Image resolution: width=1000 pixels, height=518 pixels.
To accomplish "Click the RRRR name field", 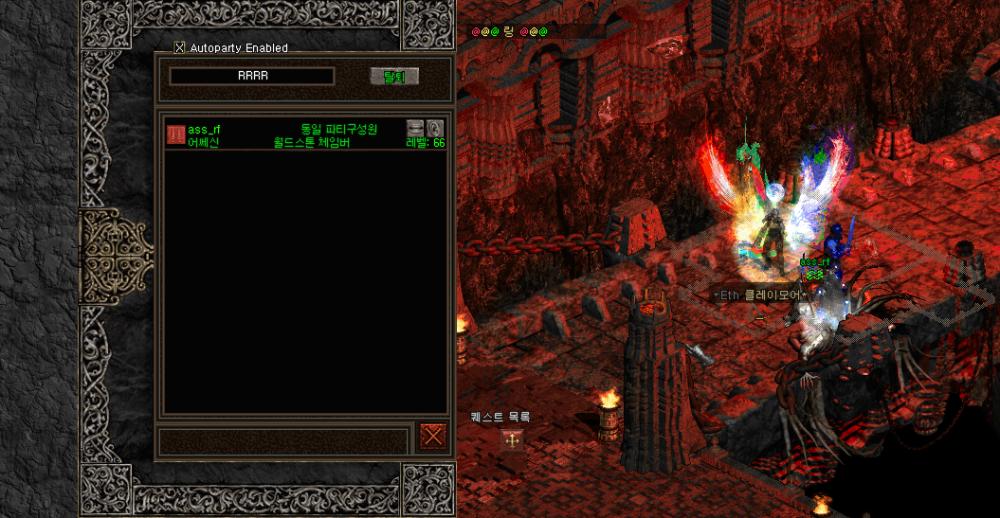I will [x=252, y=76].
